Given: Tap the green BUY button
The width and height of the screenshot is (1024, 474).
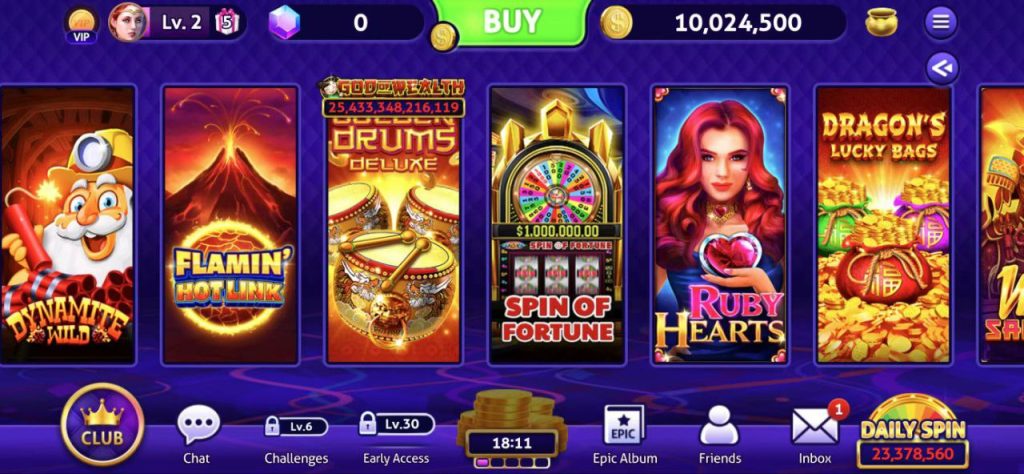Looking at the screenshot, I should point(512,22).
